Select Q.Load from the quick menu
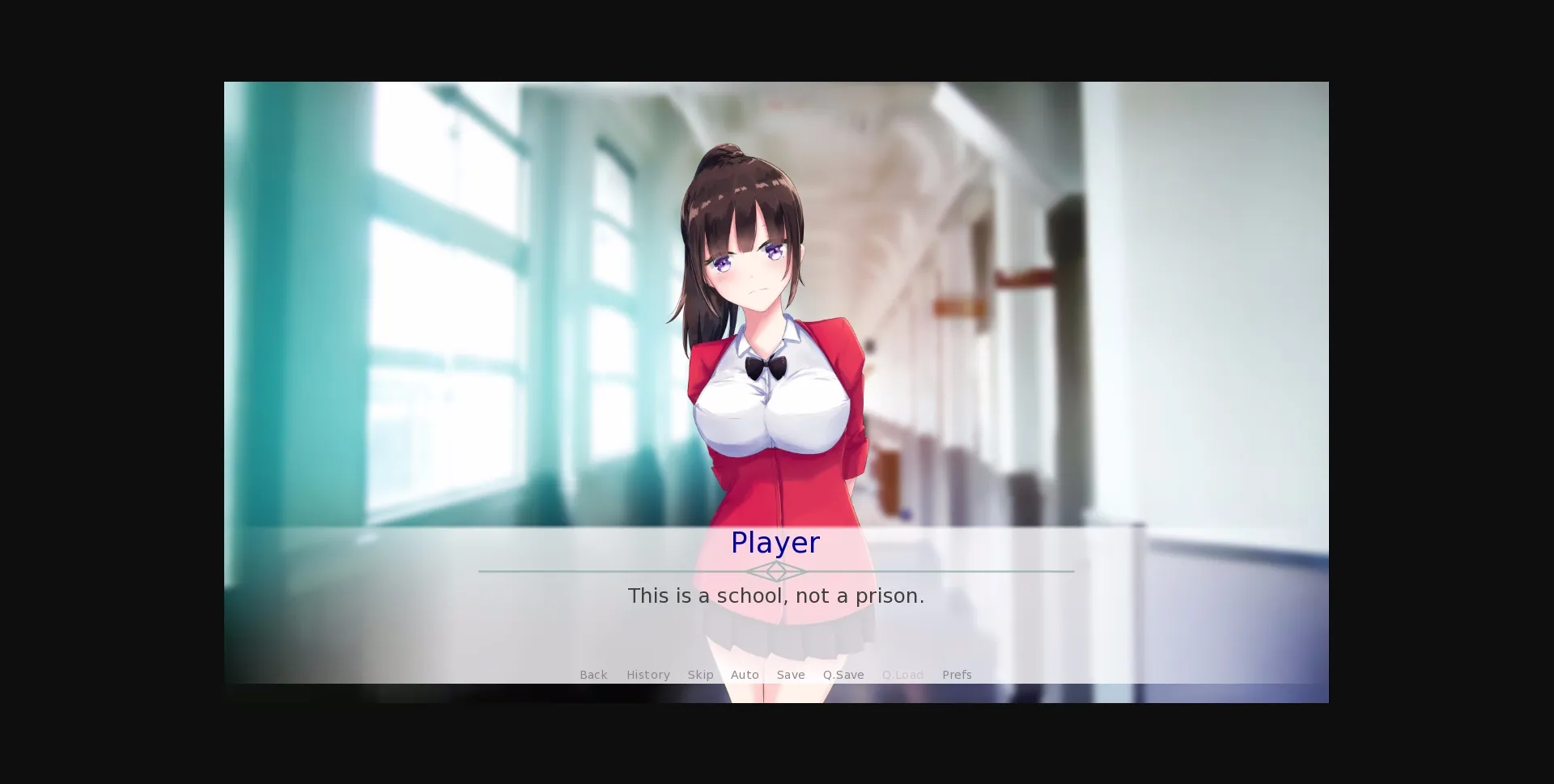 point(902,675)
